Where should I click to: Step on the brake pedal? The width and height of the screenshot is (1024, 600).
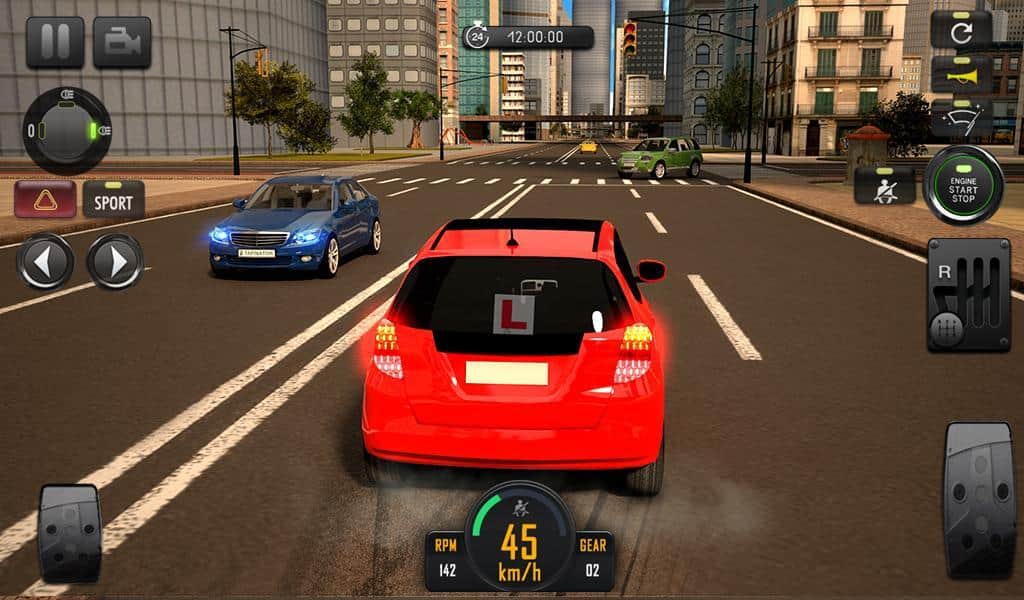69,532
